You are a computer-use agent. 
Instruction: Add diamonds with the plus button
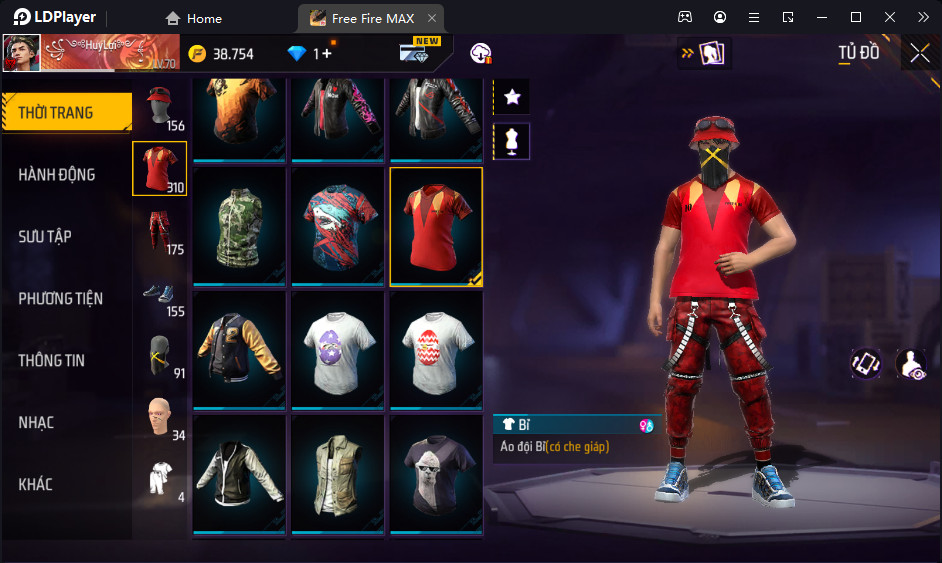tap(327, 54)
